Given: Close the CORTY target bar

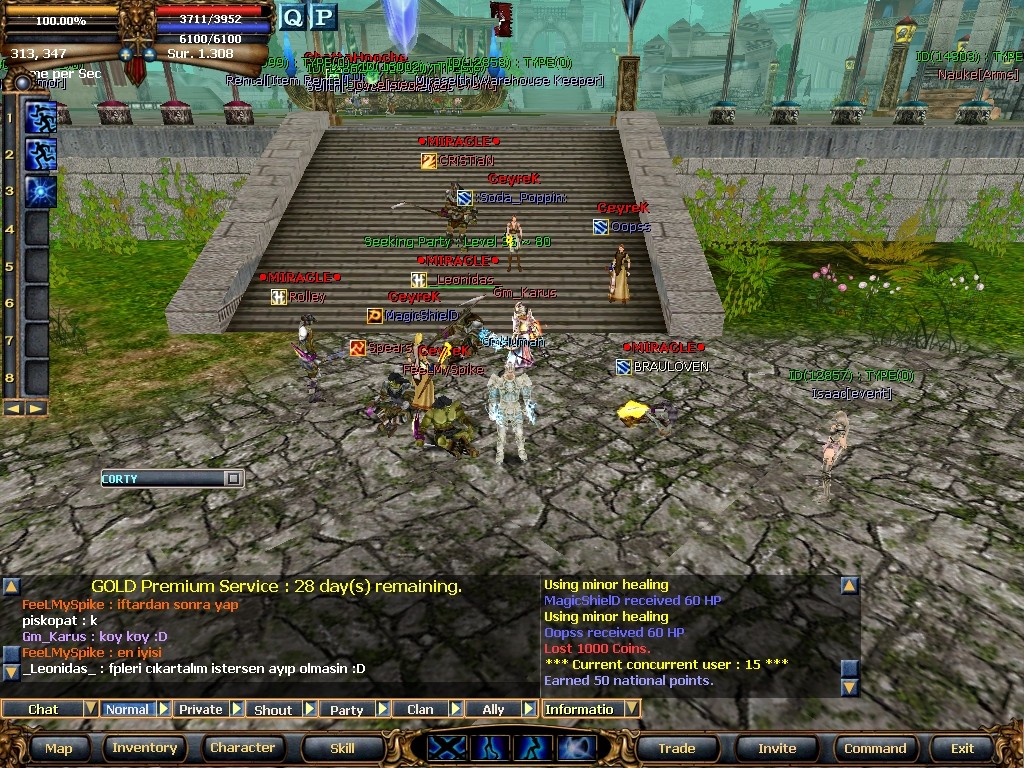Looking at the screenshot, I should pos(233,479).
